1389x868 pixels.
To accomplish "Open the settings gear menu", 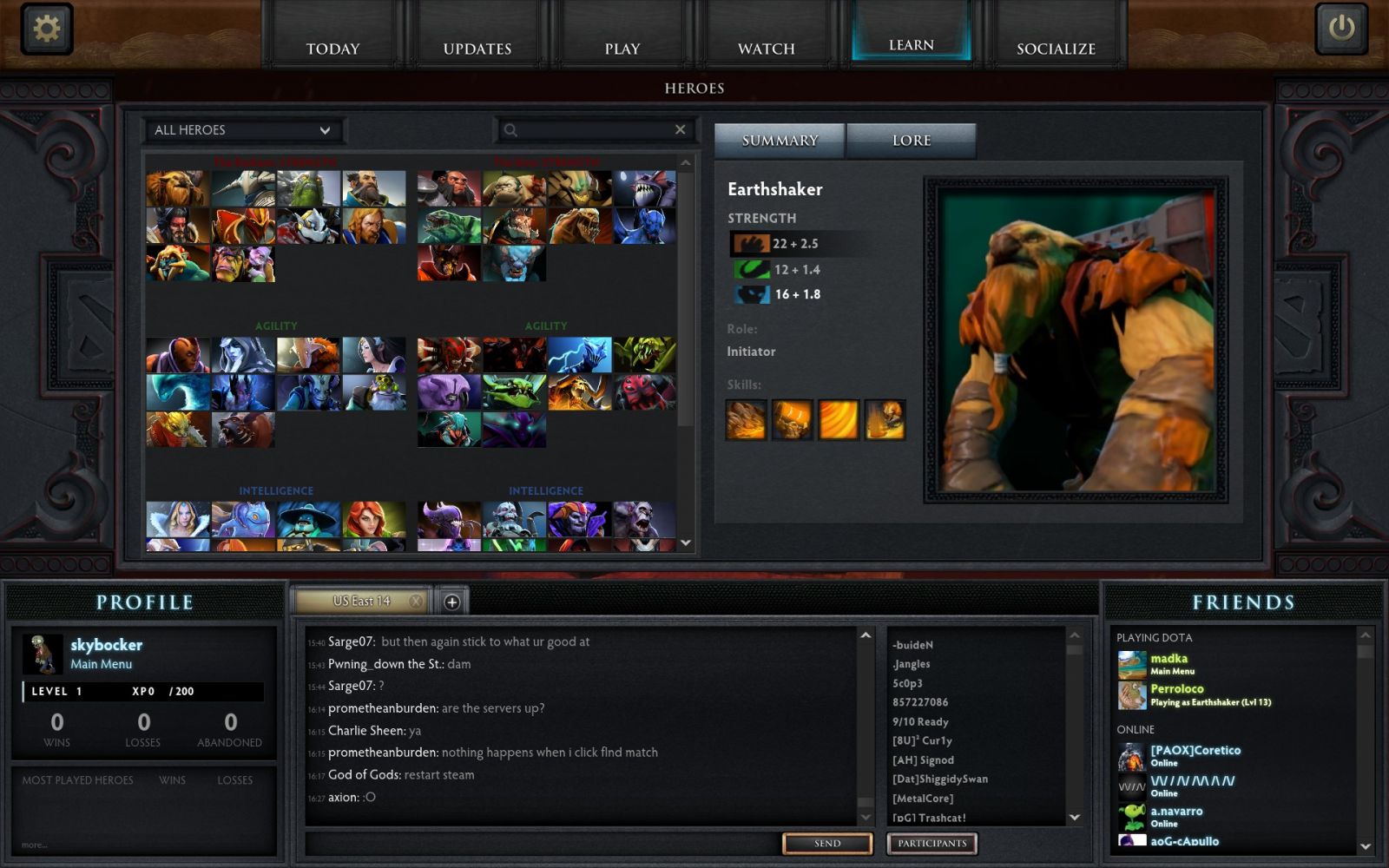I will pos(46,29).
